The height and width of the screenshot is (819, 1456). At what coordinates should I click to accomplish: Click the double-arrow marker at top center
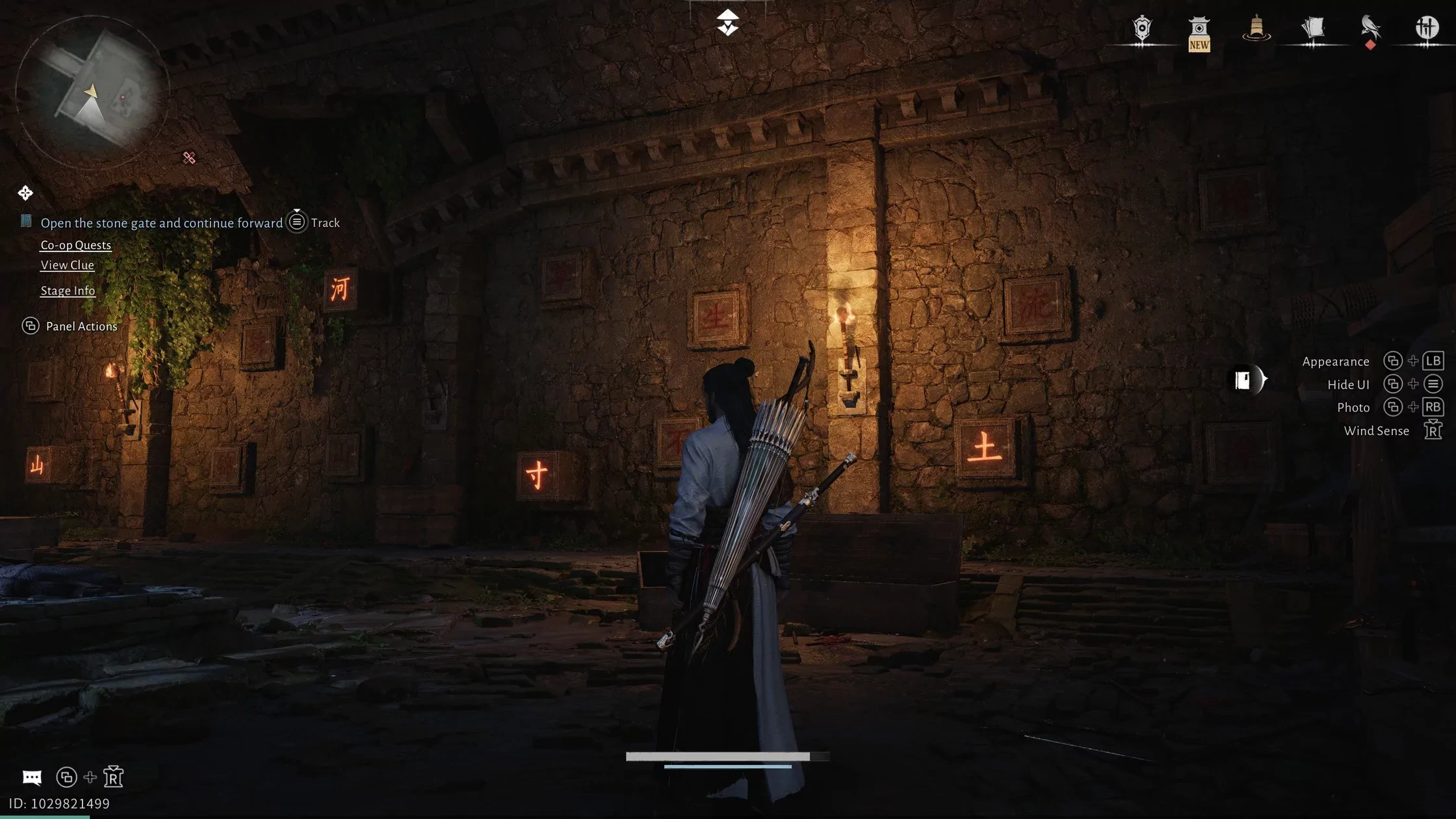tap(727, 23)
